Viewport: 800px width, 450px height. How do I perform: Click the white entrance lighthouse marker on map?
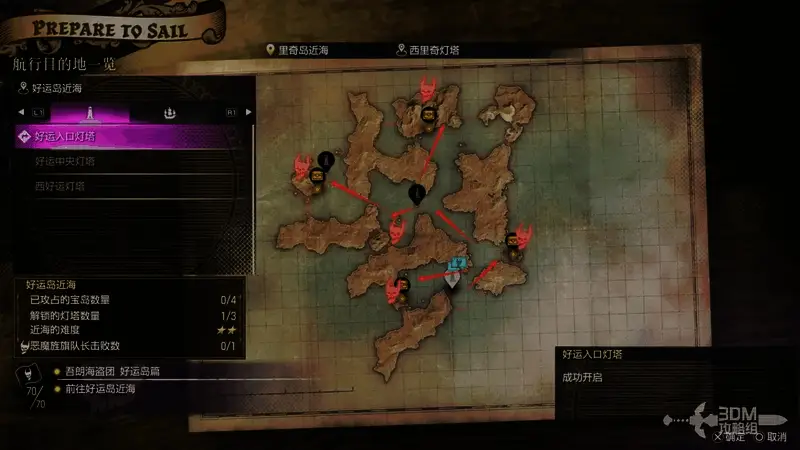(x=454, y=280)
